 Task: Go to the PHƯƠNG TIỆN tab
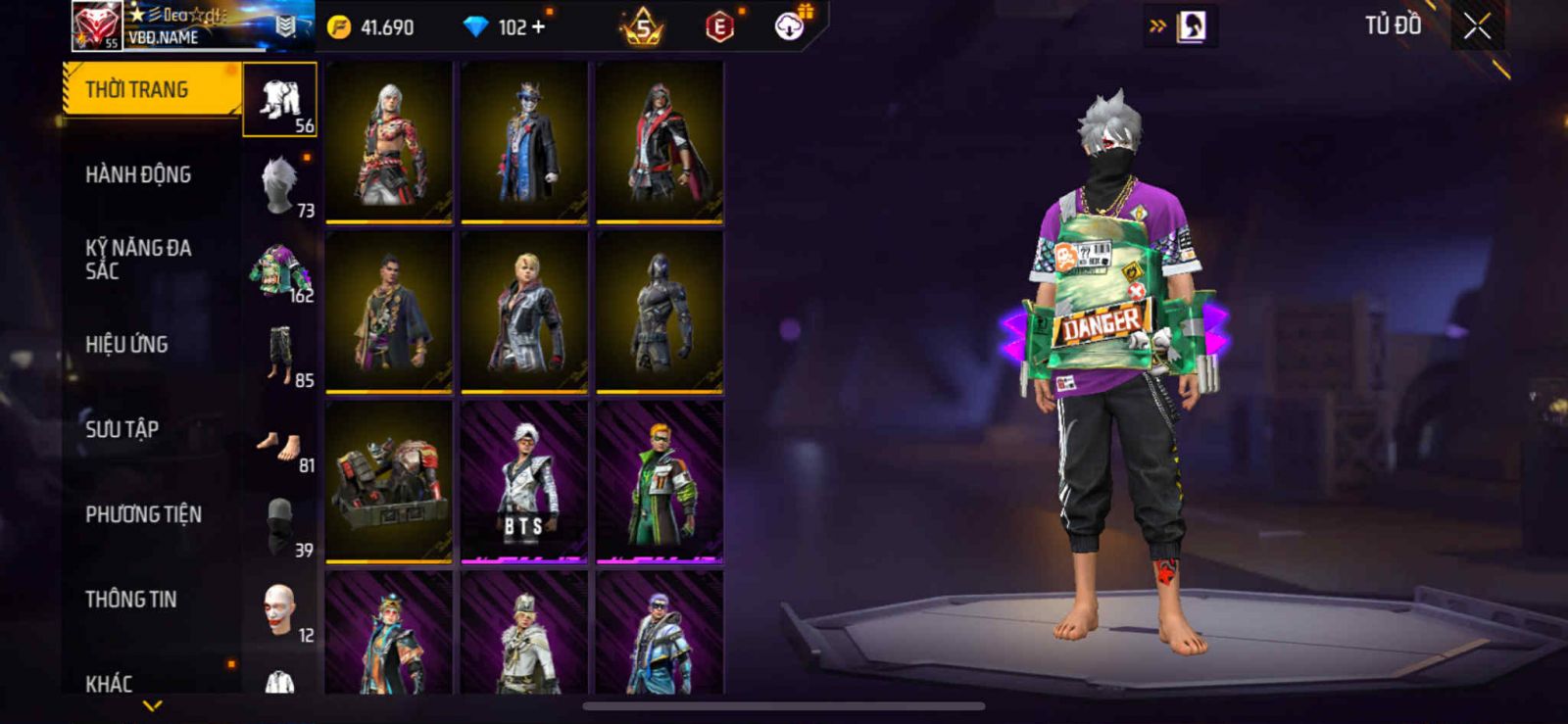pyautogui.click(x=143, y=514)
